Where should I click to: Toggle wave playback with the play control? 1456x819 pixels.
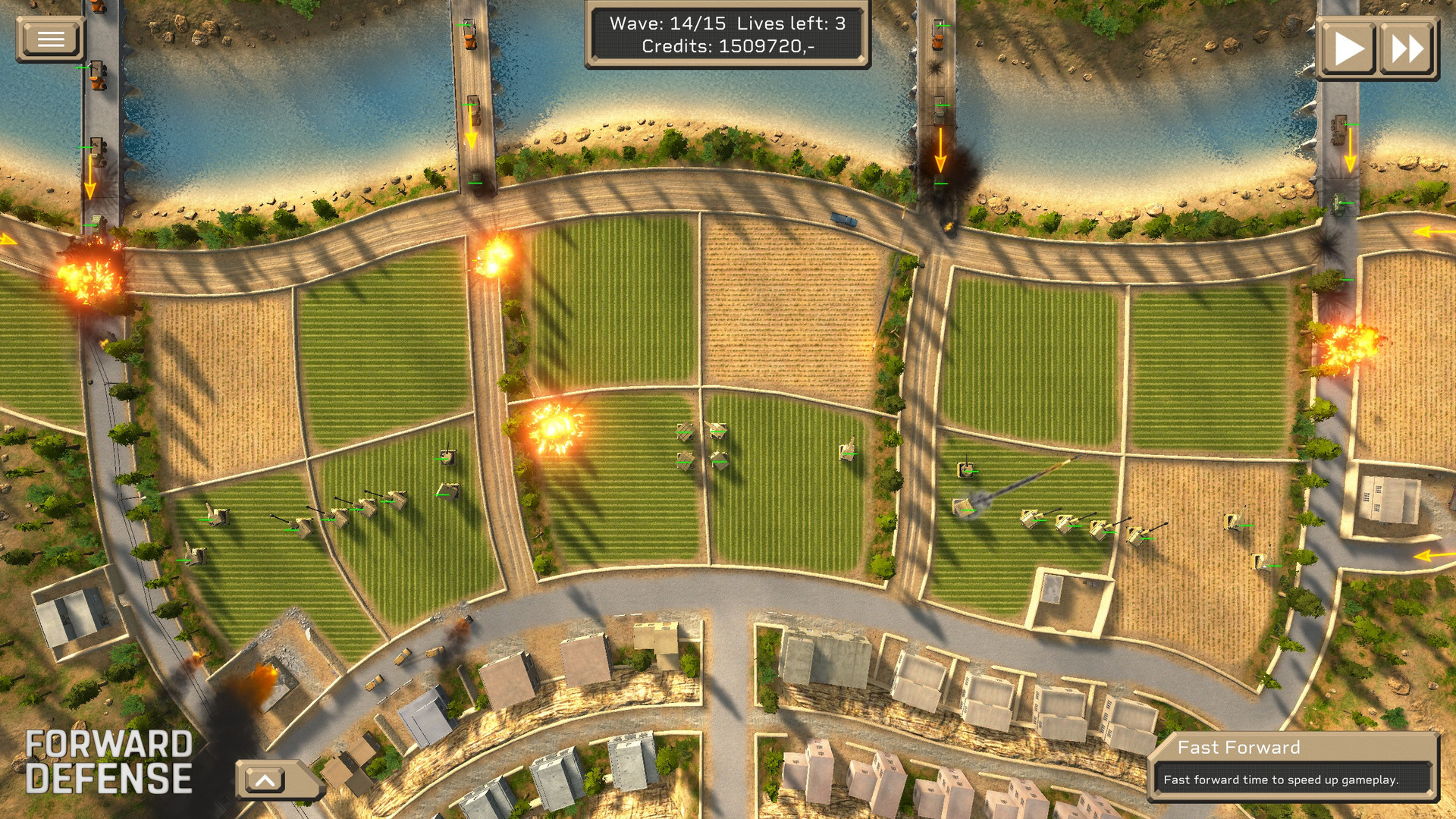tap(1351, 47)
